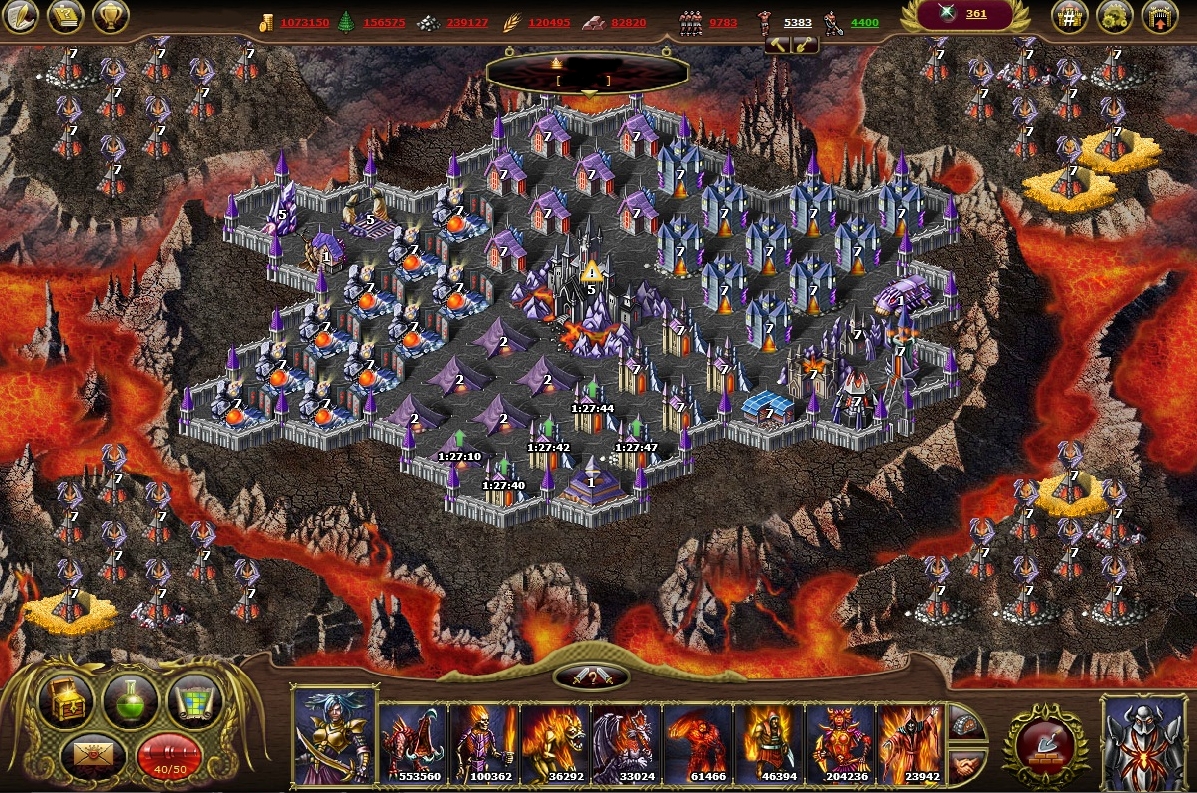The image size is (1197, 793).
Task: Open the gold gears settings icon
Action: 1114,16
